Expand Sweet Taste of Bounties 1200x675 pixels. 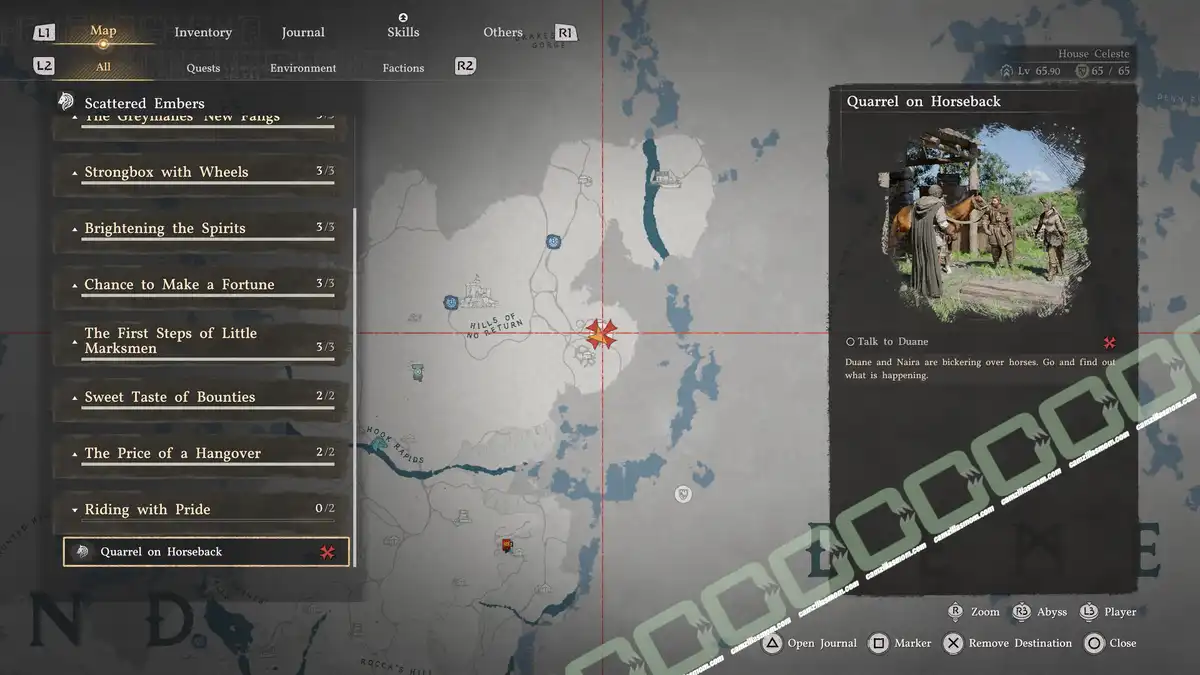[x=200, y=397]
